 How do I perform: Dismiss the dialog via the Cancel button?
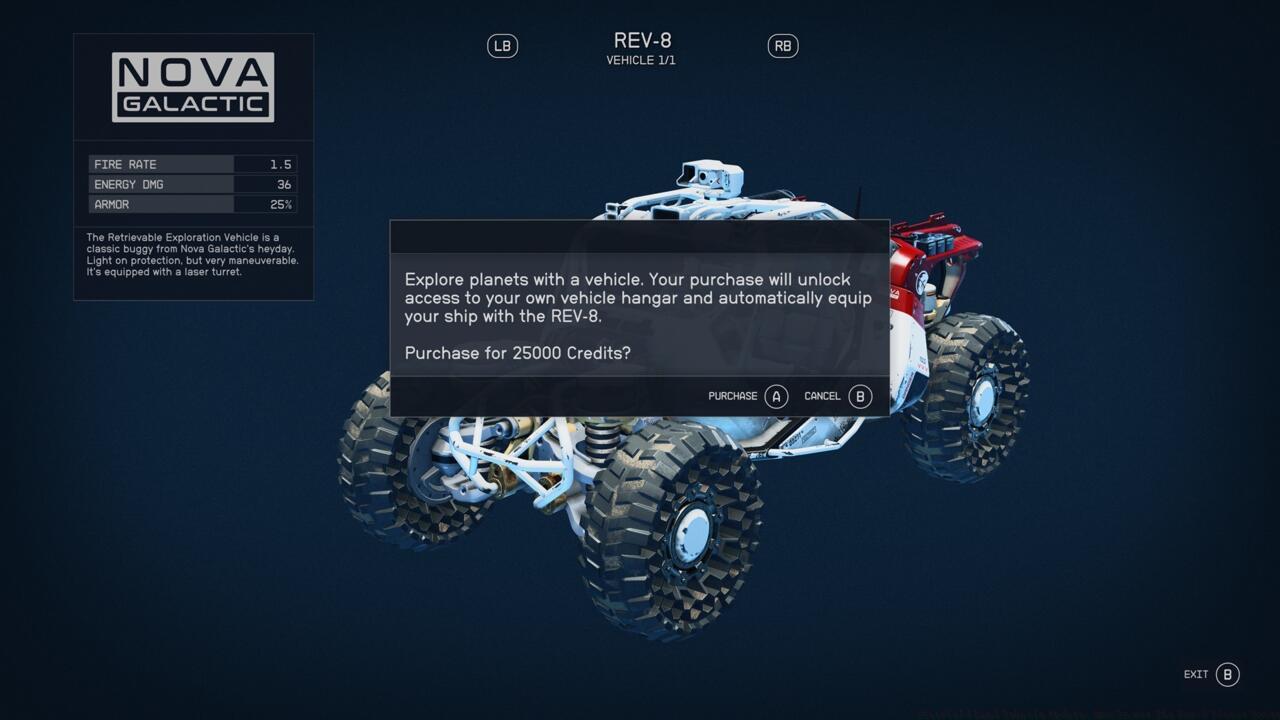[836, 396]
